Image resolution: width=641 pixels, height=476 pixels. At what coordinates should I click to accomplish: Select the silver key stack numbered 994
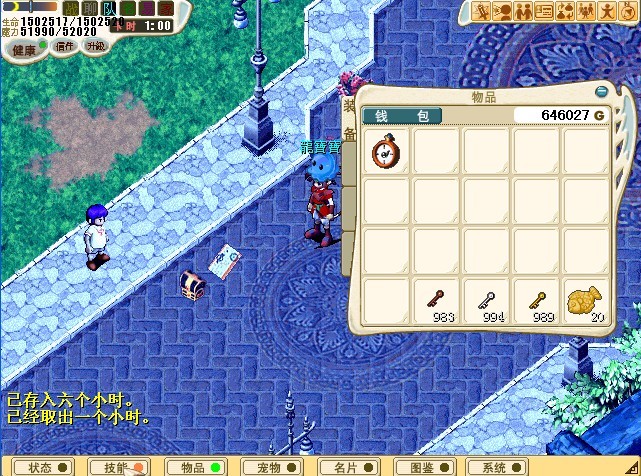click(x=487, y=301)
